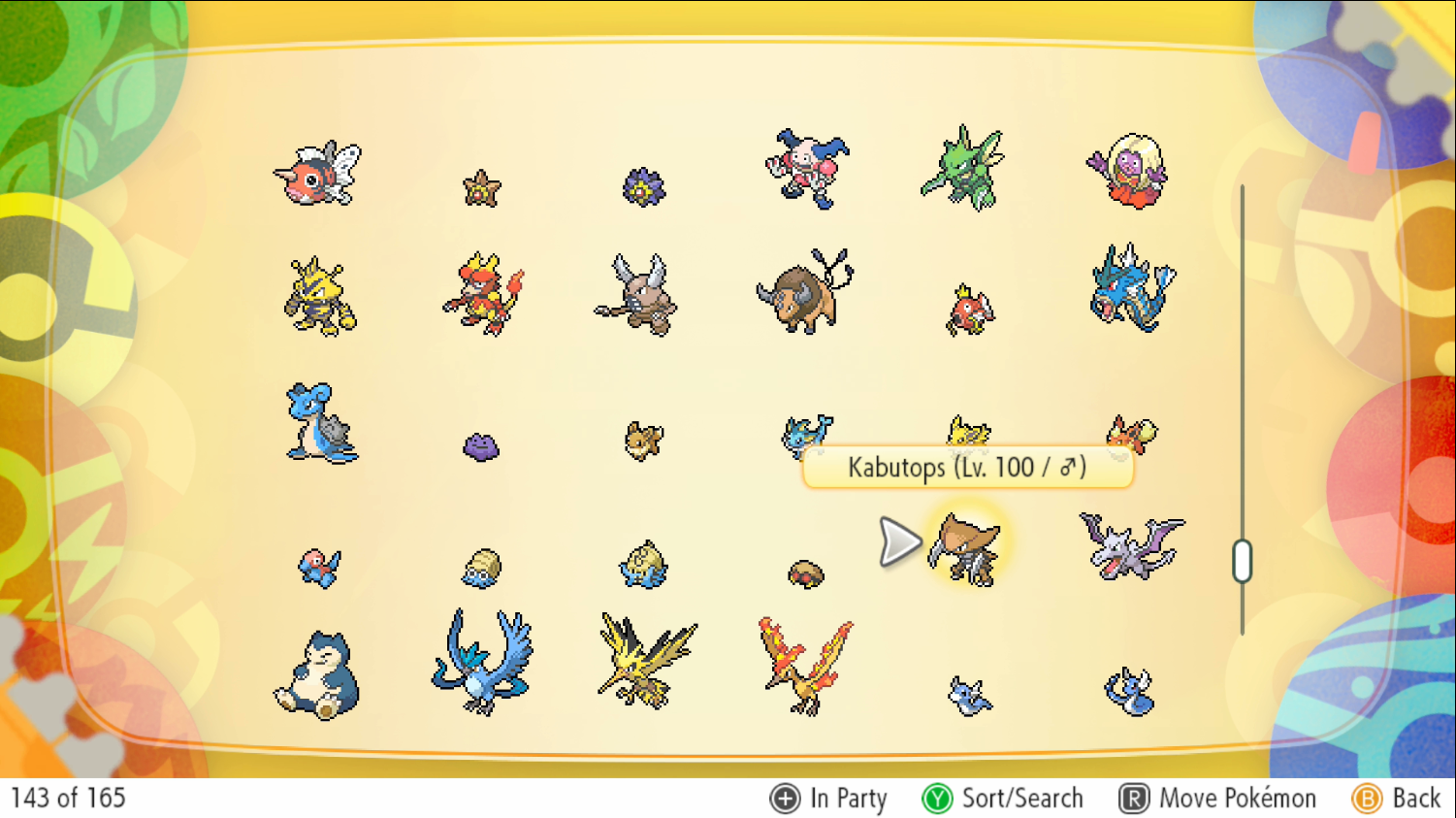The width and height of the screenshot is (1456, 818).
Task: Select Zapdos in the box
Action: [x=644, y=660]
